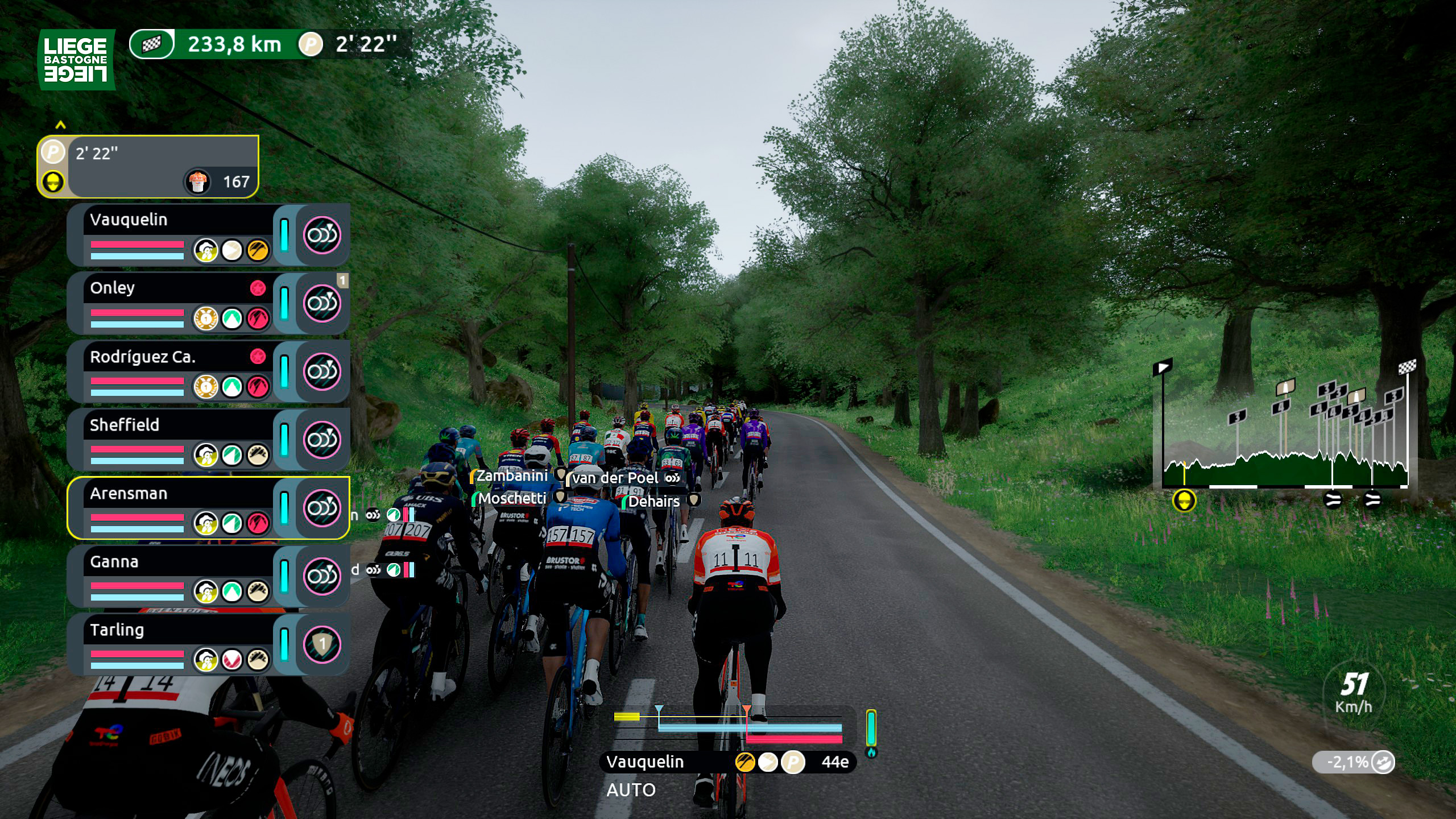Open the follow dropdown on Onley showing badge 1

(x=321, y=303)
